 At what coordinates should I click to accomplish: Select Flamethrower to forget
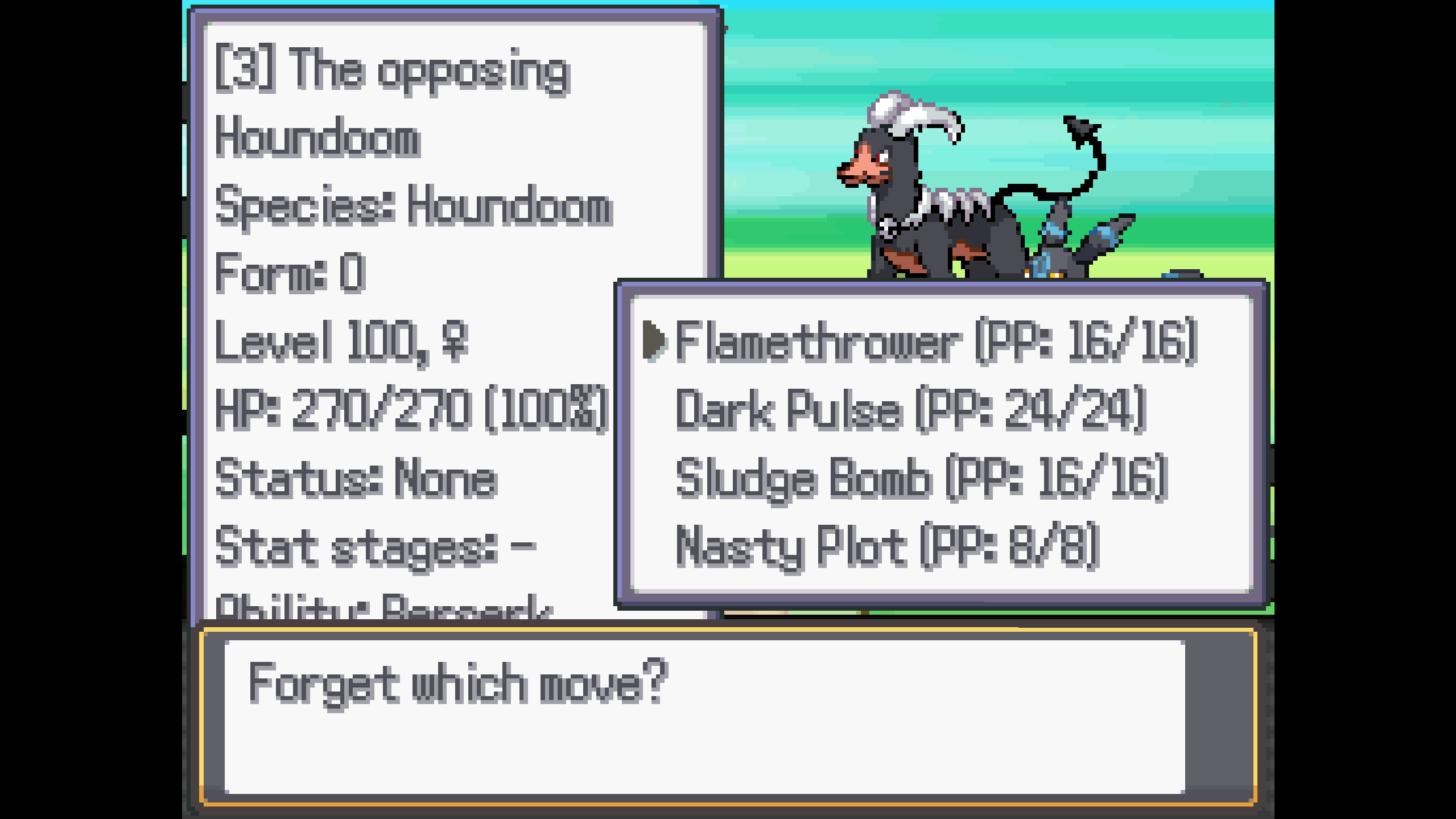[936, 341]
